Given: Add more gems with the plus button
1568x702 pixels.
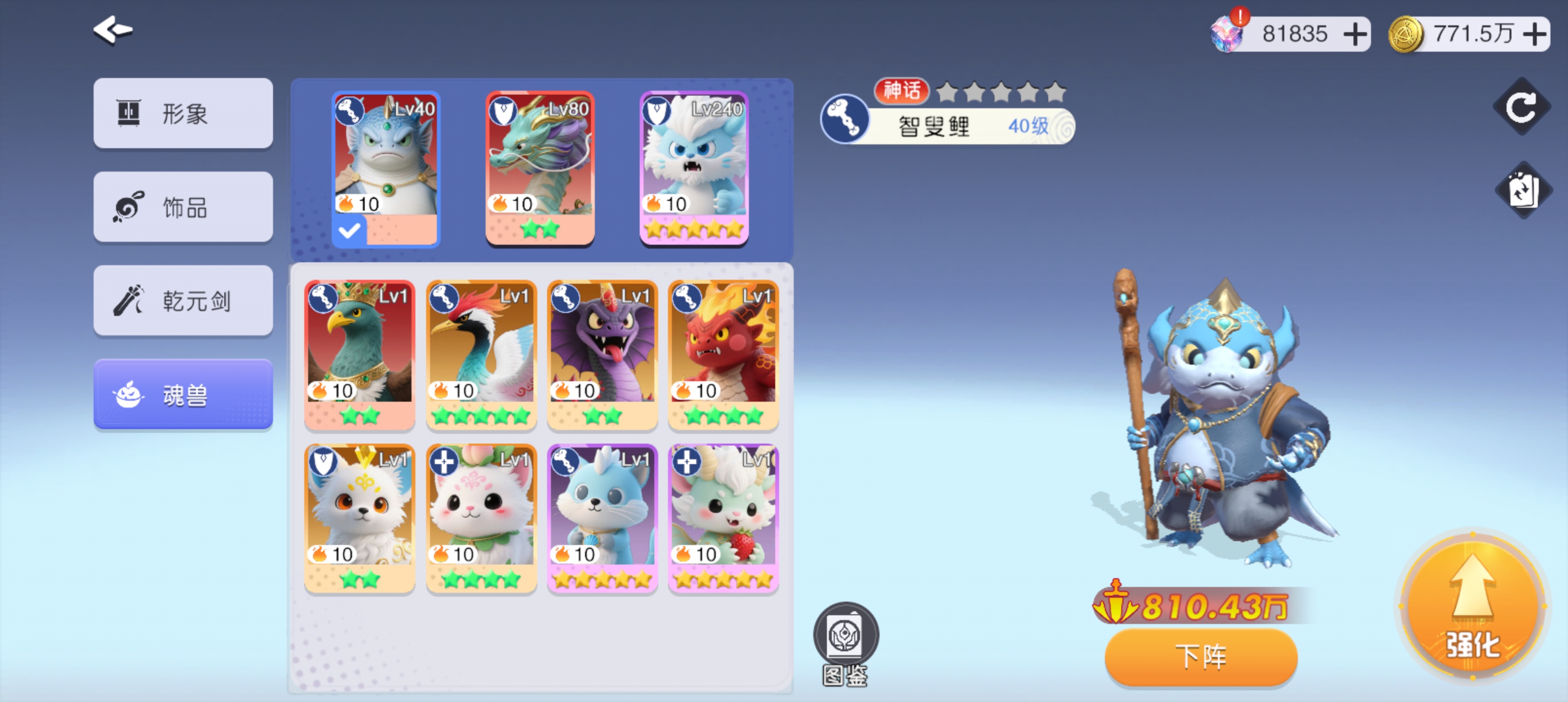Looking at the screenshot, I should tap(1355, 34).
